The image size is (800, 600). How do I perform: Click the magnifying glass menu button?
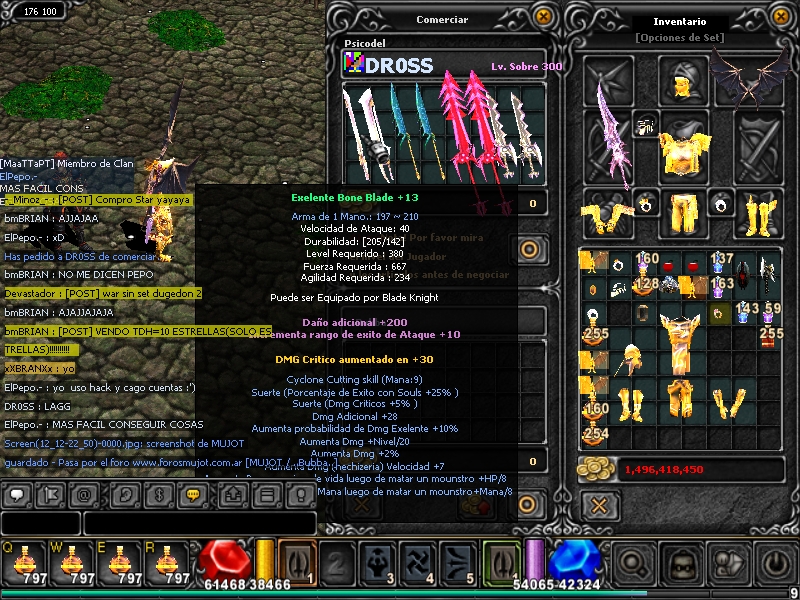(x=633, y=562)
